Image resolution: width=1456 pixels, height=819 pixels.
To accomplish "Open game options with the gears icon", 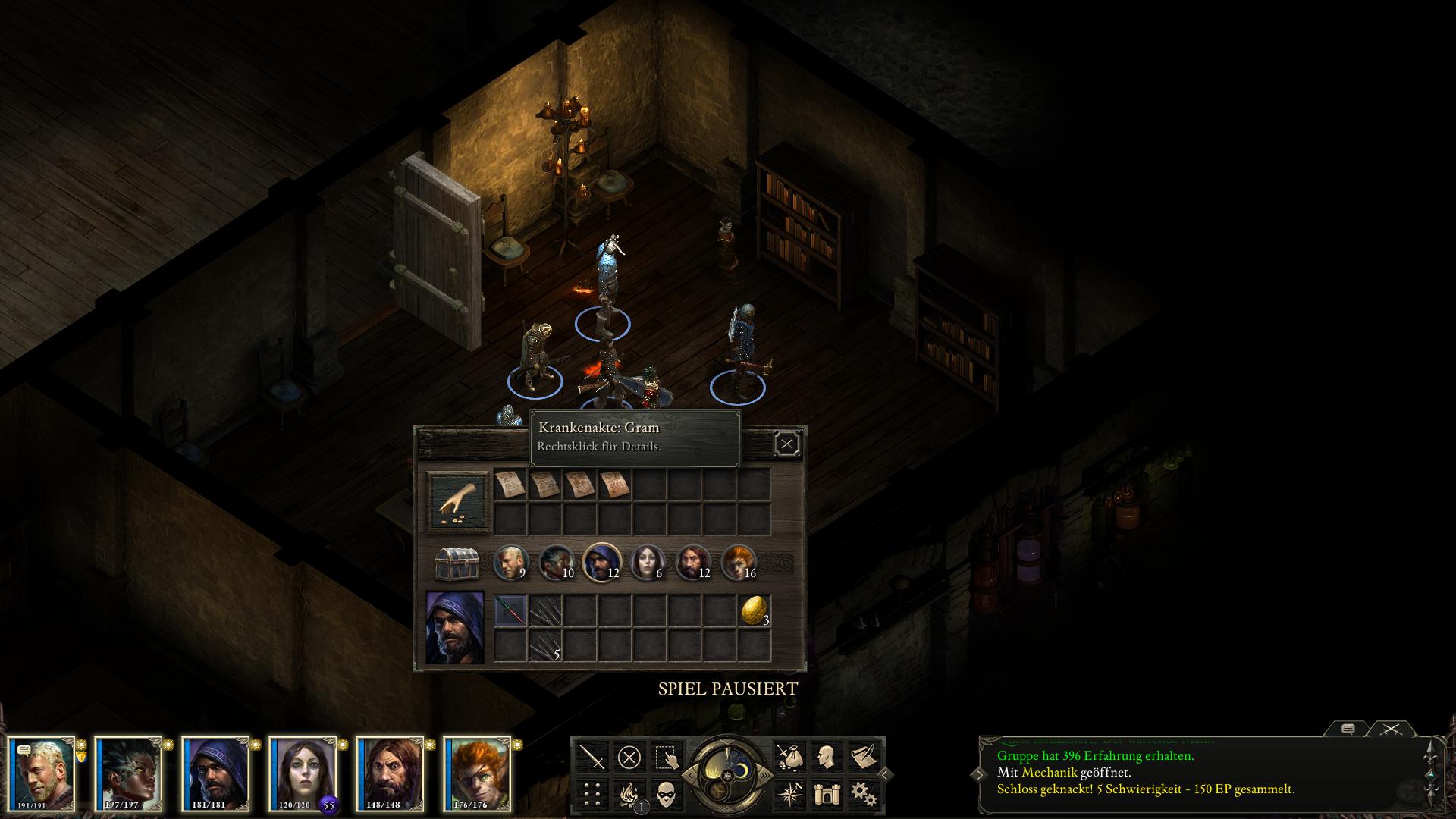I will click(861, 793).
